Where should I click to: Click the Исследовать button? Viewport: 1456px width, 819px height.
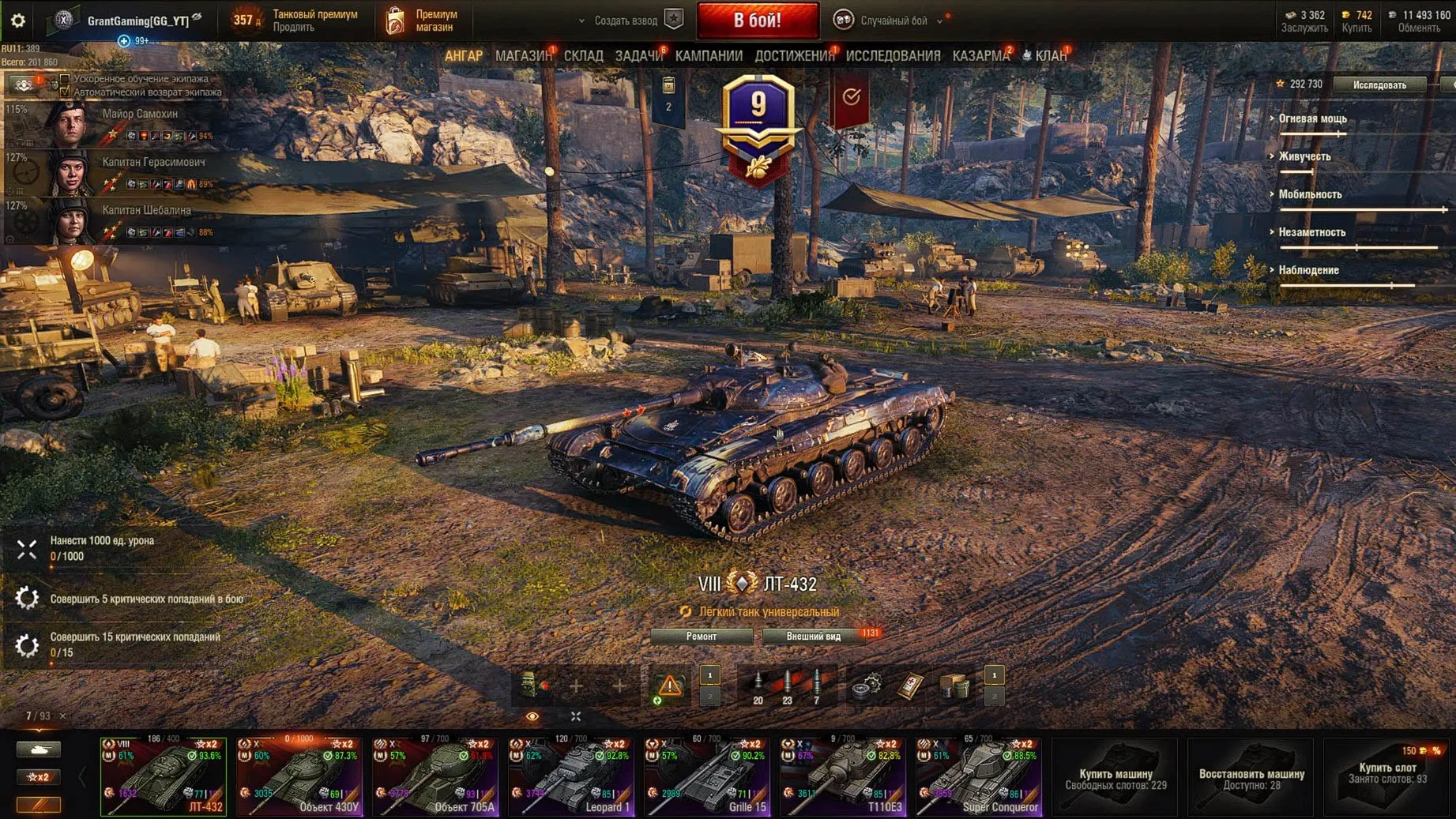pyautogui.click(x=1379, y=85)
